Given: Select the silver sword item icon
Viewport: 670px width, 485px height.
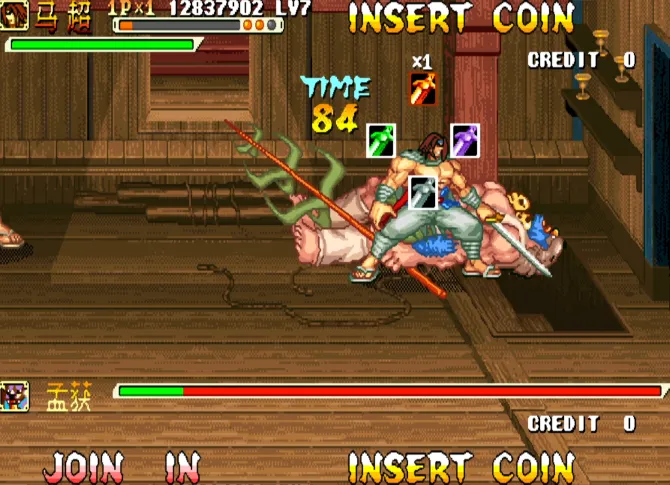Looking at the screenshot, I should 423,192.
